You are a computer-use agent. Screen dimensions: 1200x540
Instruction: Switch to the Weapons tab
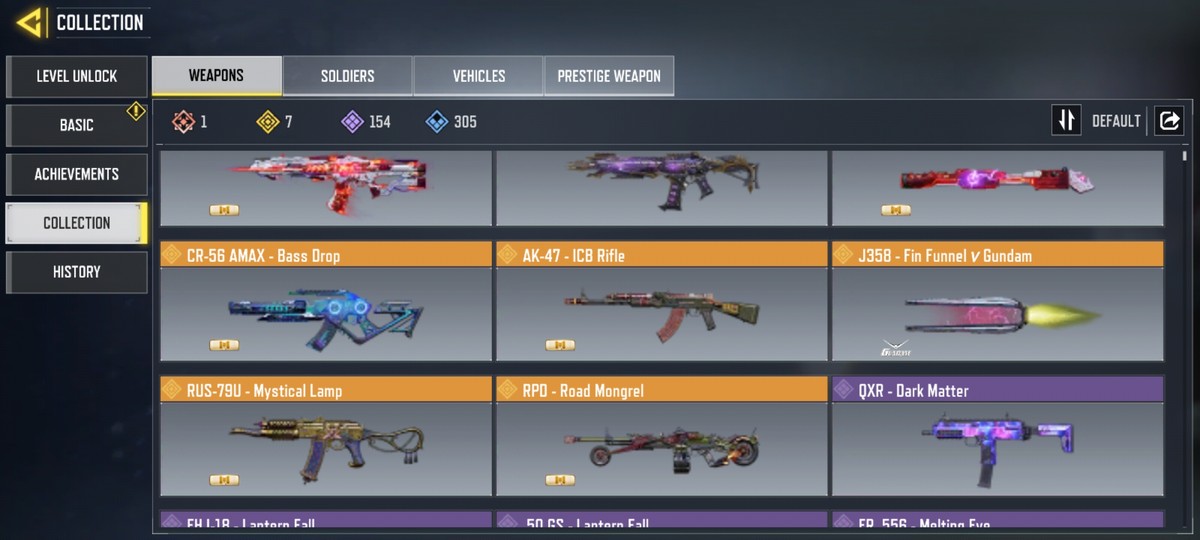216,76
